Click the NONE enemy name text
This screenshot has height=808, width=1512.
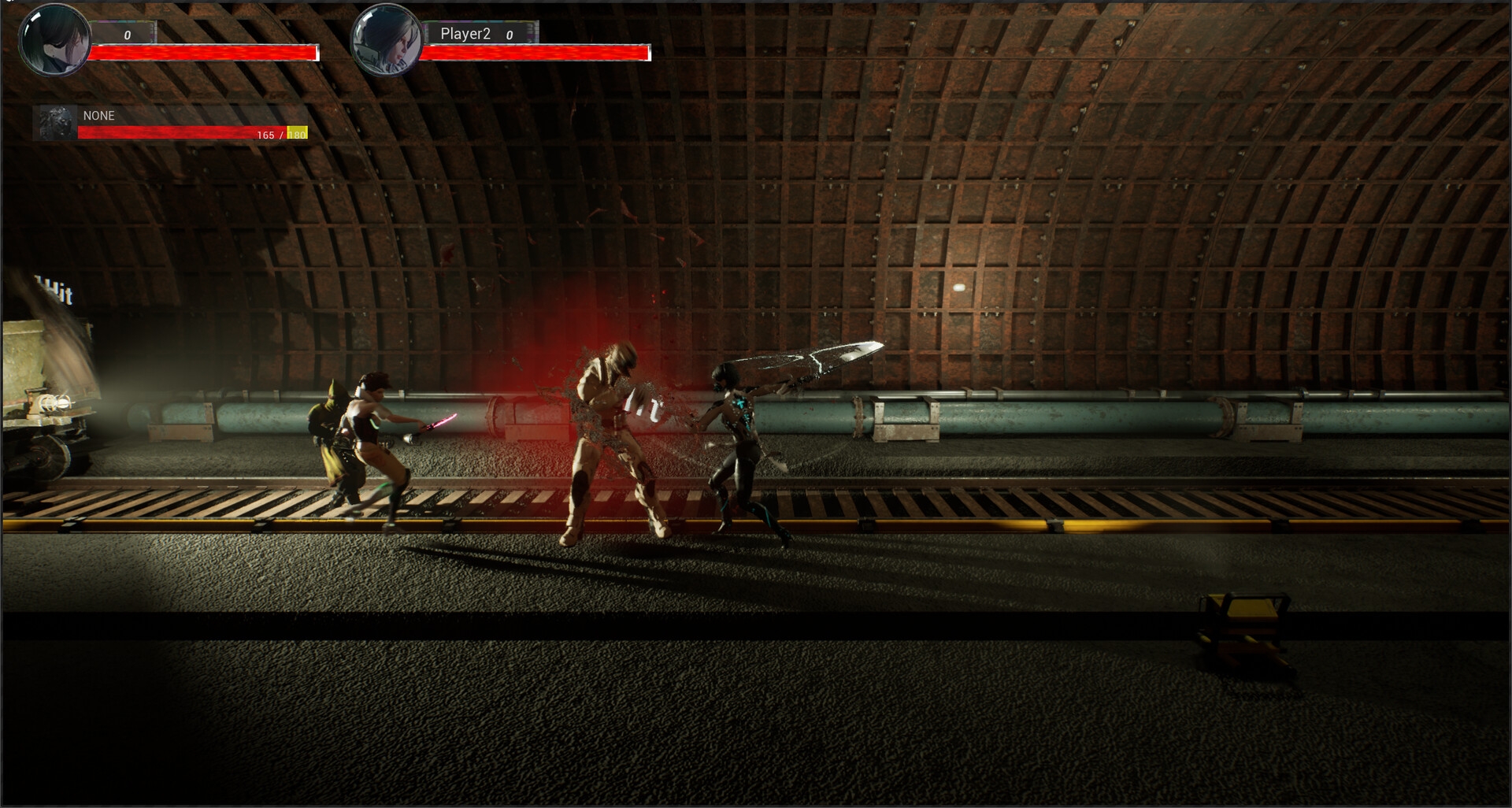pos(98,115)
